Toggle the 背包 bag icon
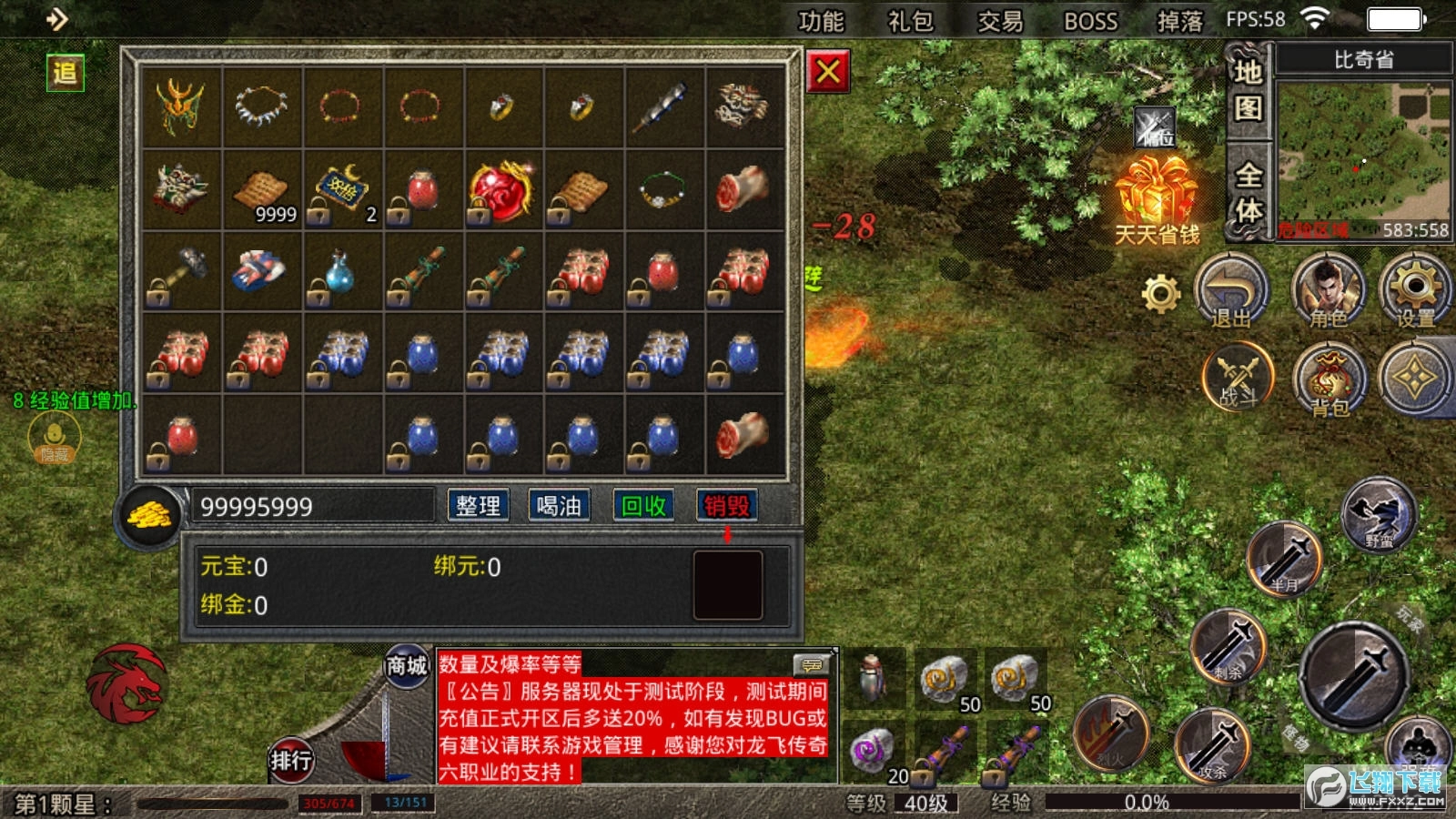The height and width of the screenshot is (819, 1456). pyautogui.click(x=1329, y=380)
